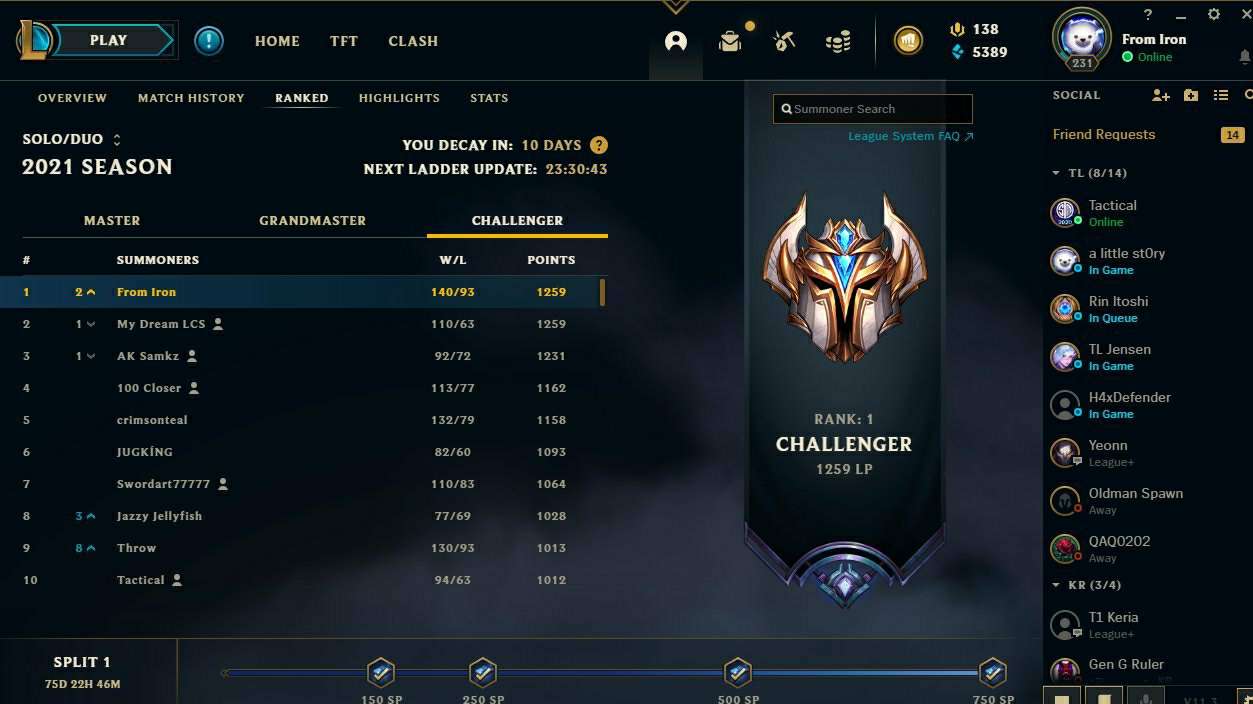Viewport: 1253px width, 704px height.
Task: Switch to the Match History tab
Action: pyautogui.click(x=191, y=98)
